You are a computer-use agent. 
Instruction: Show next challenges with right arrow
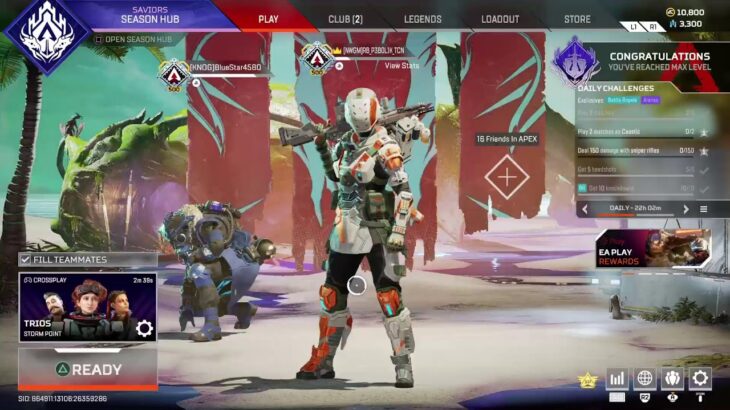point(686,209)
